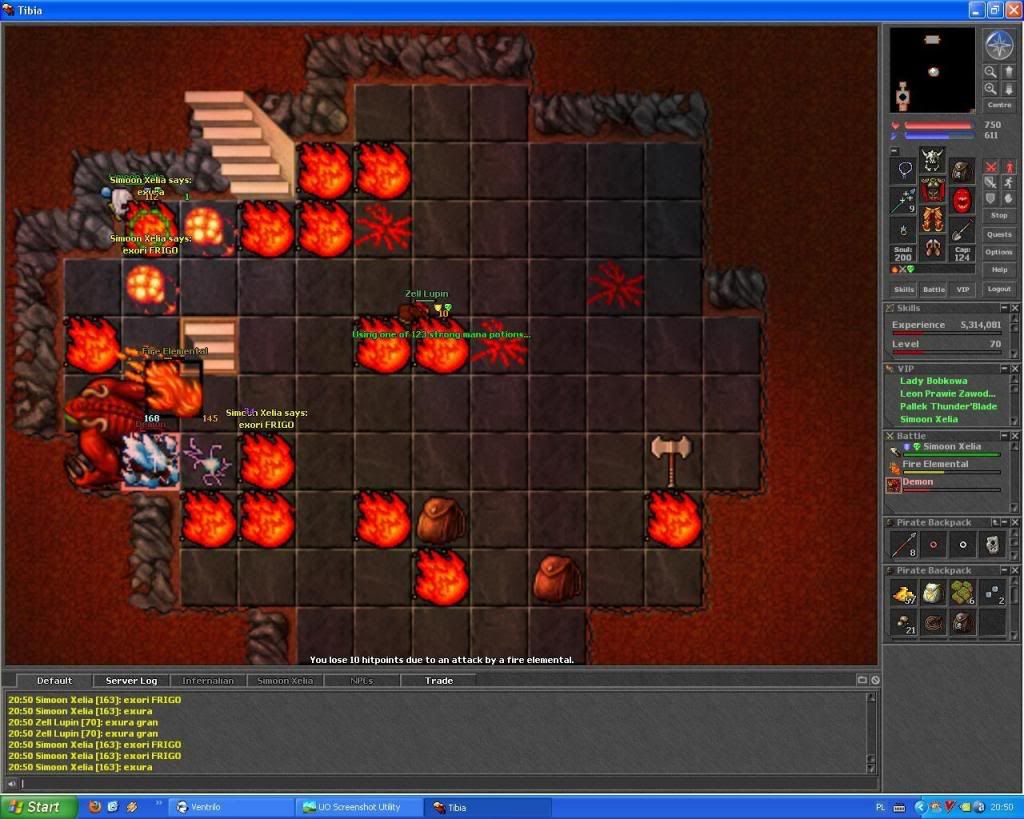Select Fire Elemental in the Battle list
This screenshot has width=1024, height=819.
click(935, 464)
